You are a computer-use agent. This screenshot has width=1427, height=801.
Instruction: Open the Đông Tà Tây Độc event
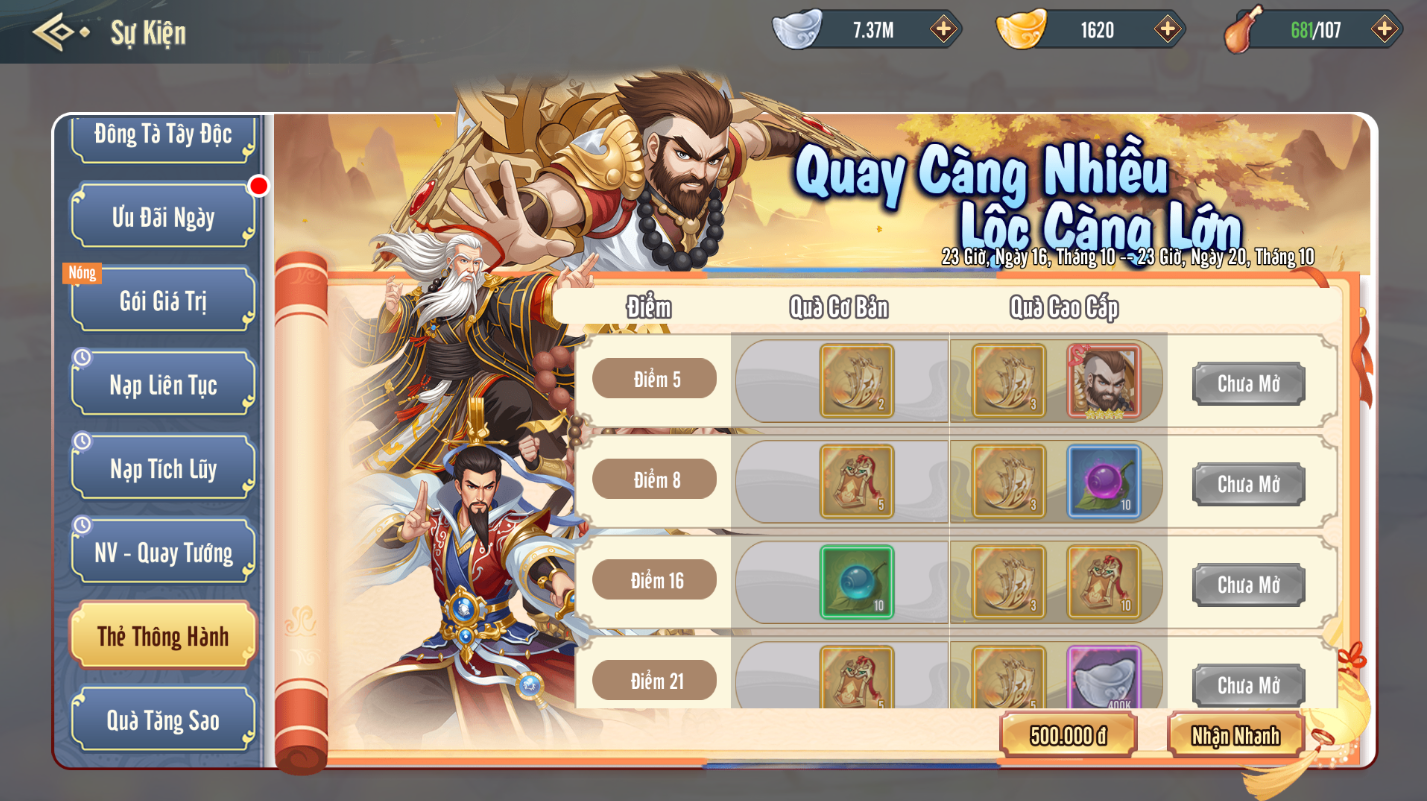[163, 135]
